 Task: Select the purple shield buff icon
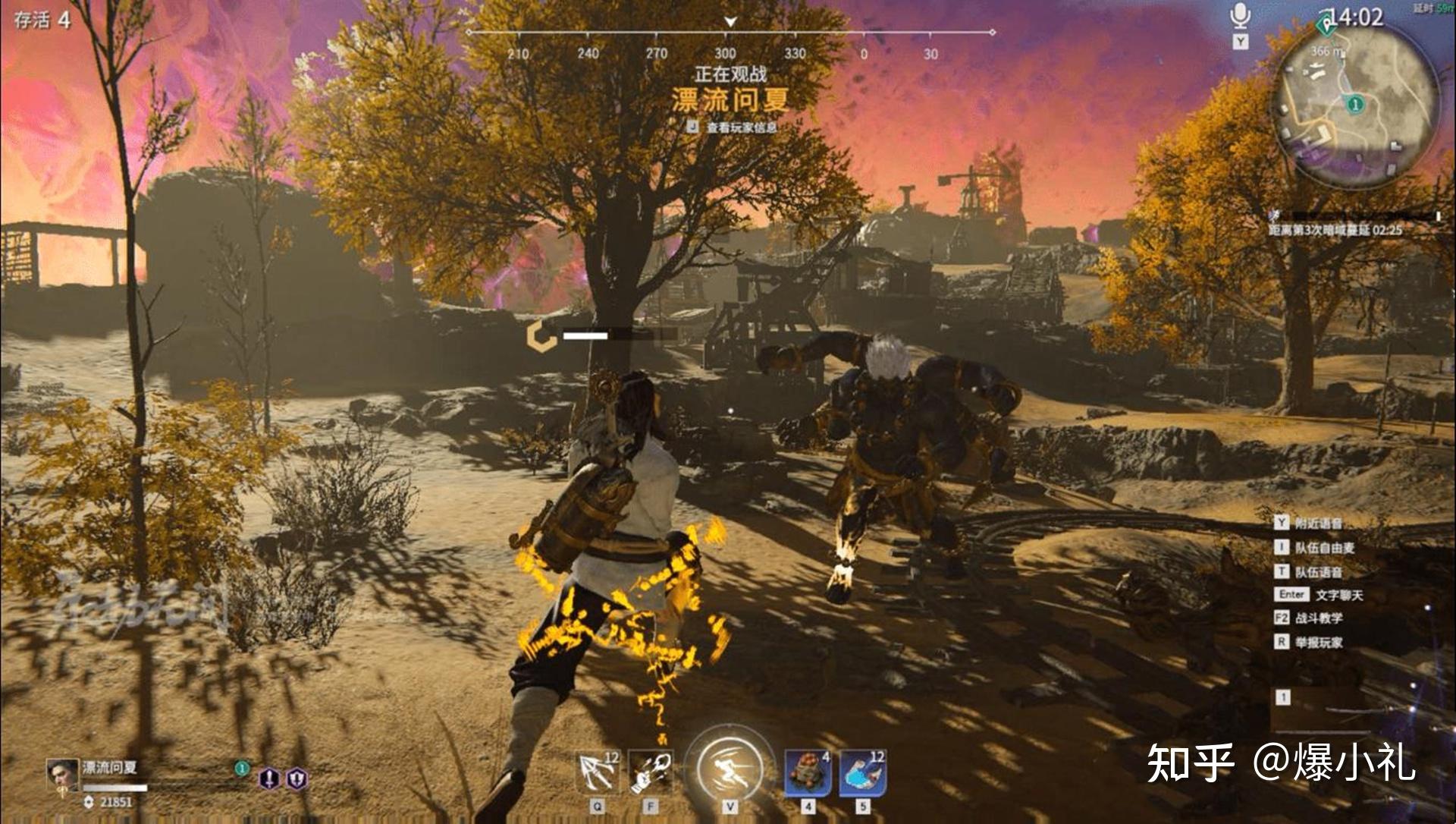tap(297, 778)
